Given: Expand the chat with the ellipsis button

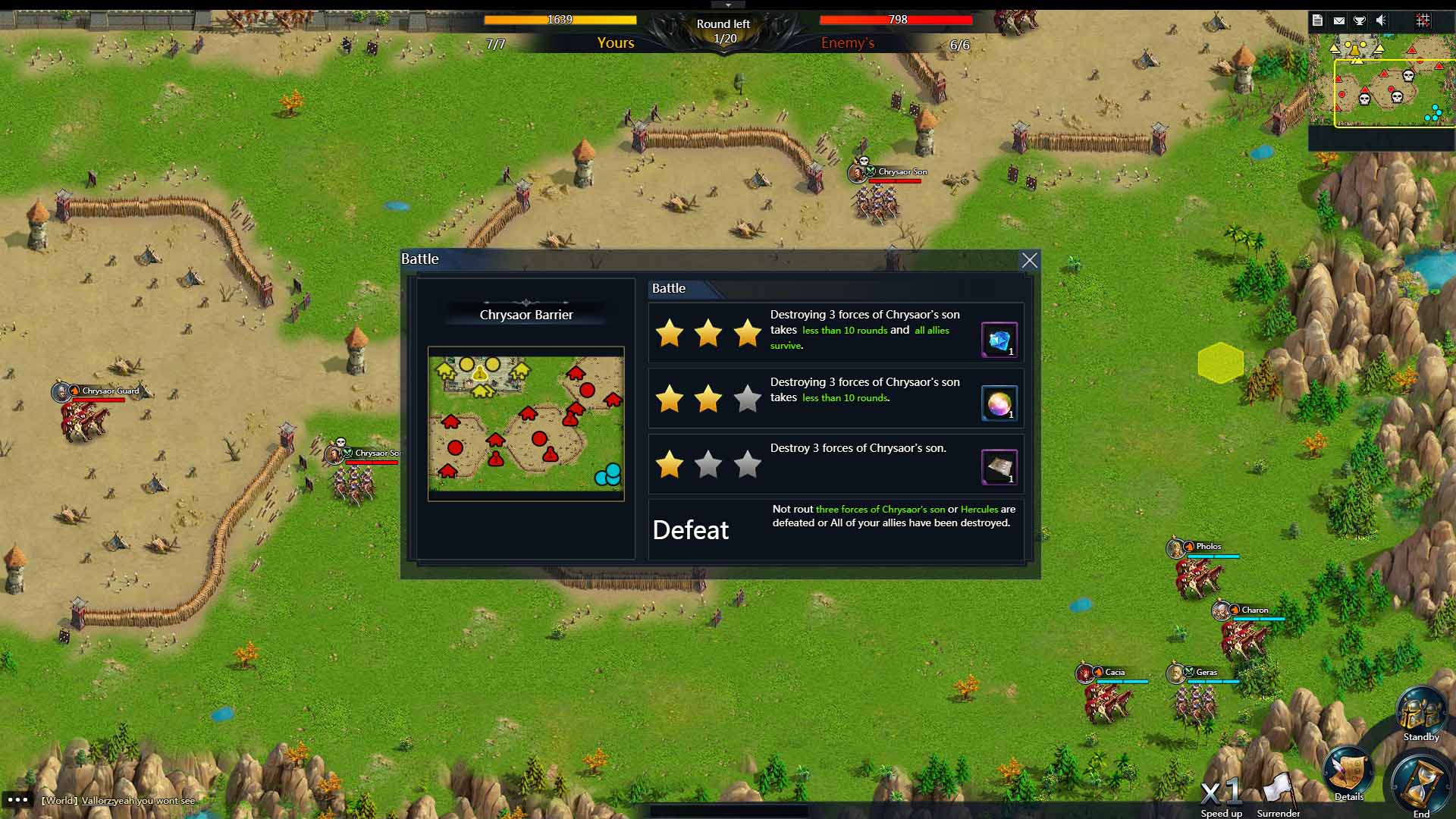Looking at the screenshot, I should click(17, 799).
